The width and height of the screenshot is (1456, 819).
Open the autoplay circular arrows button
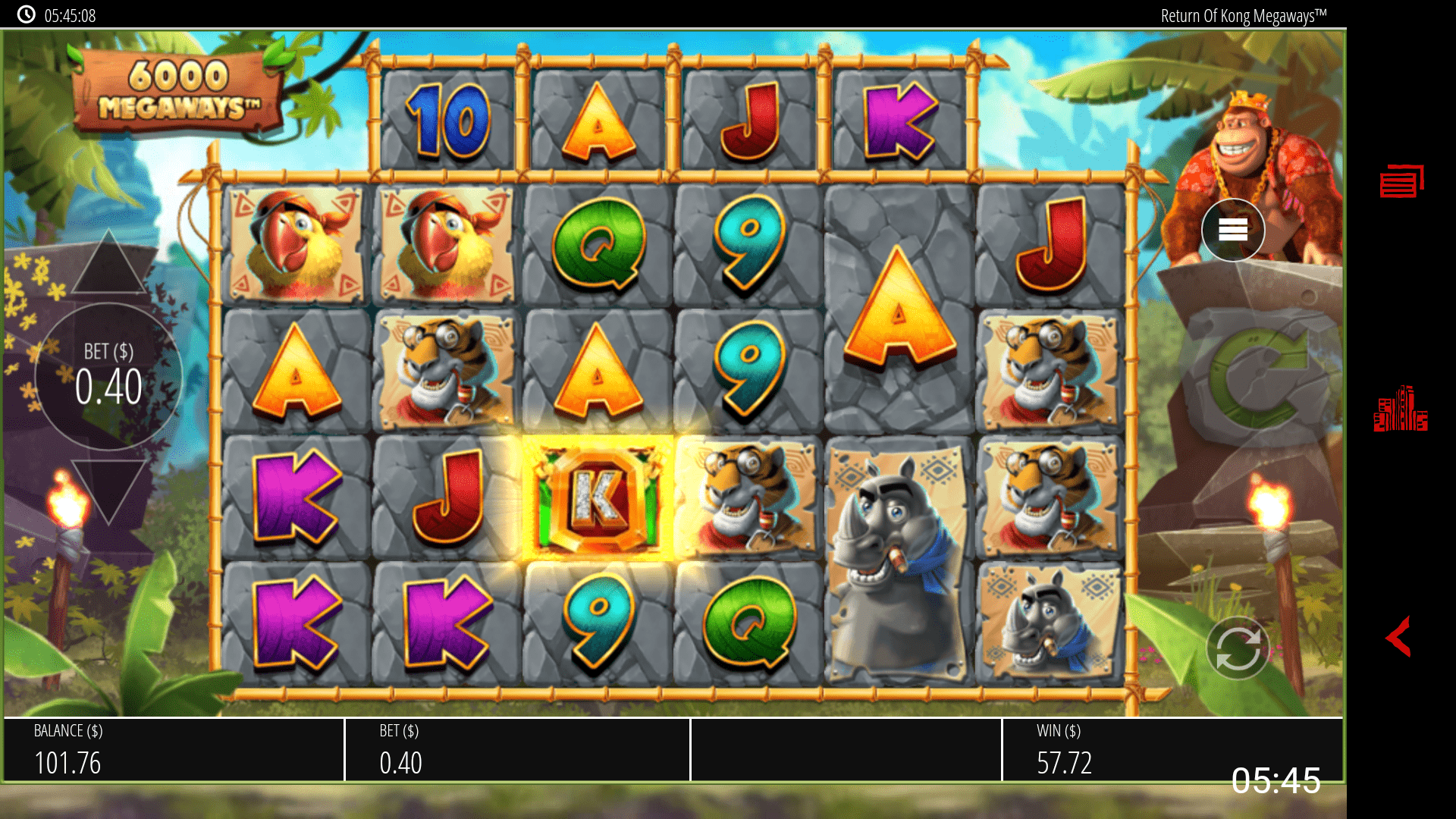pyautogui.click(x=1238, y=649)
